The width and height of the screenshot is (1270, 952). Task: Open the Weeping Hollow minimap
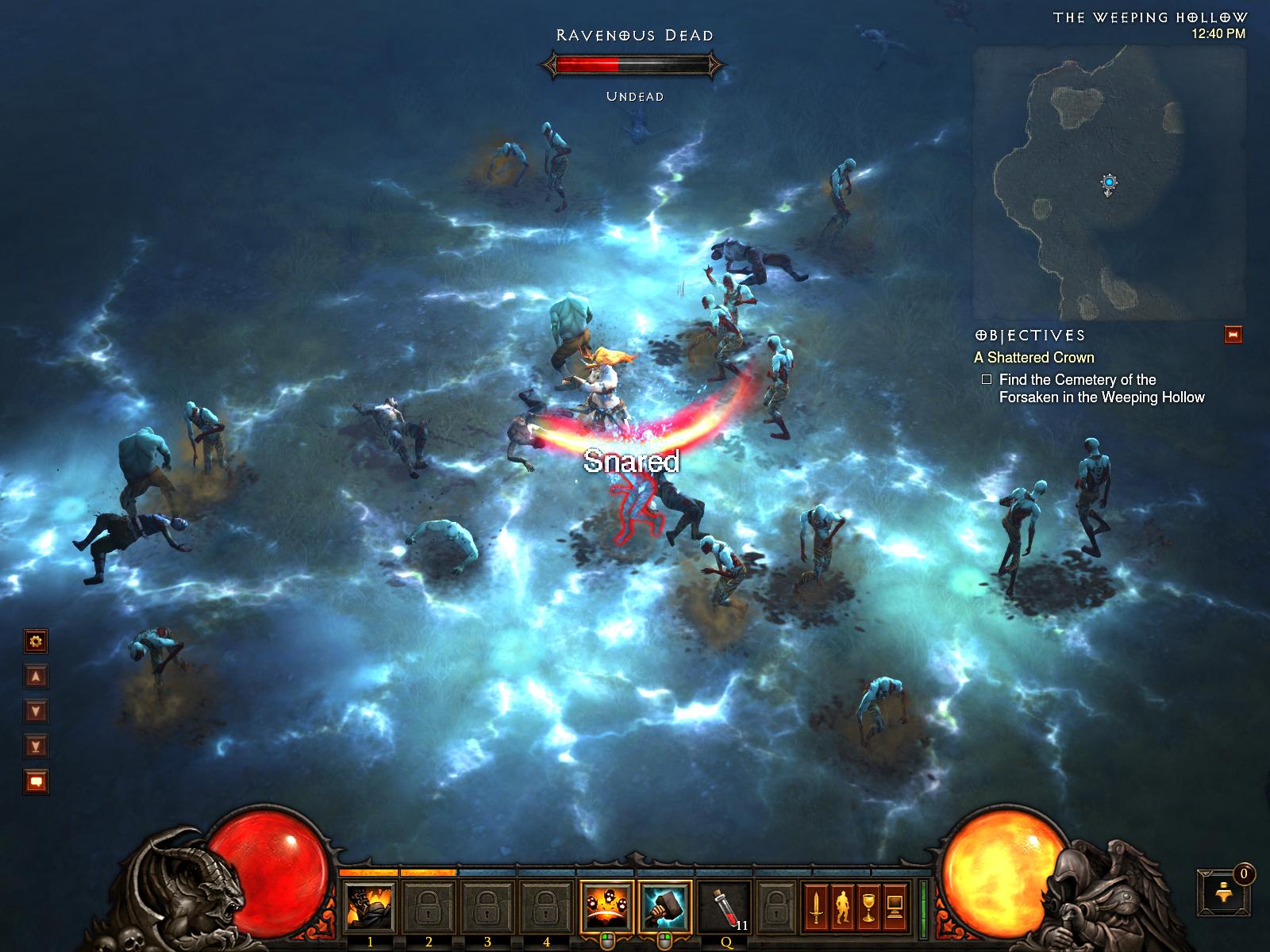(1109, 182)
